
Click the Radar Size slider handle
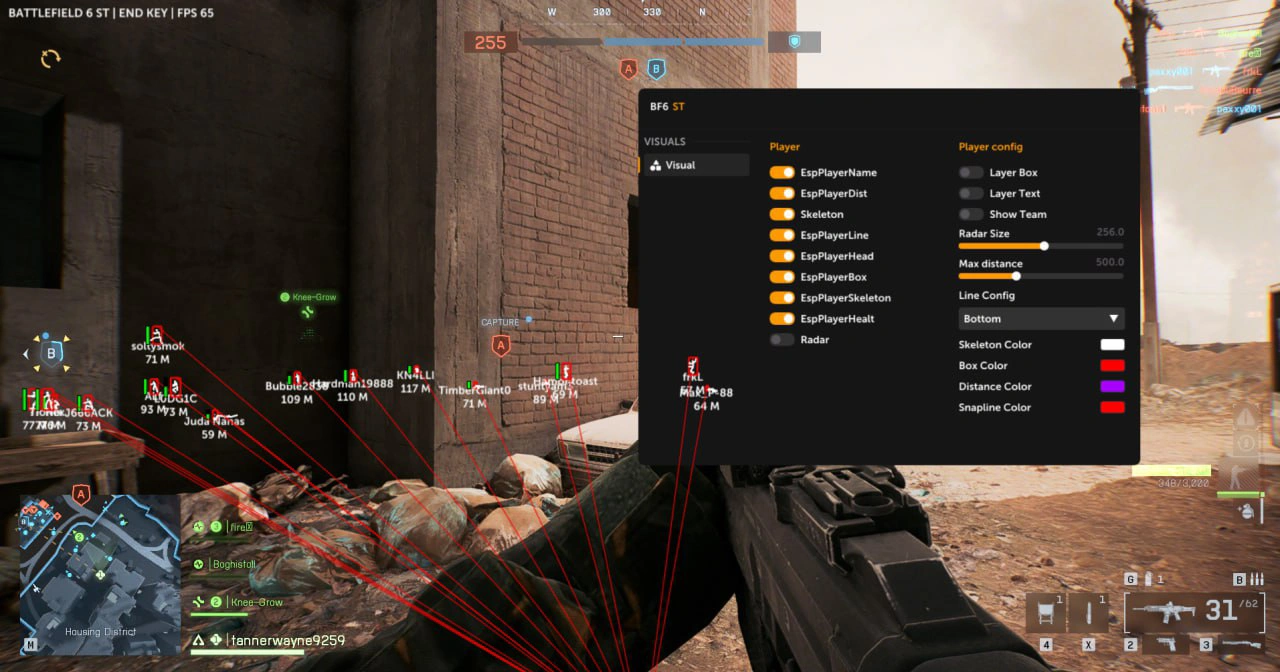pos(1044,246)
